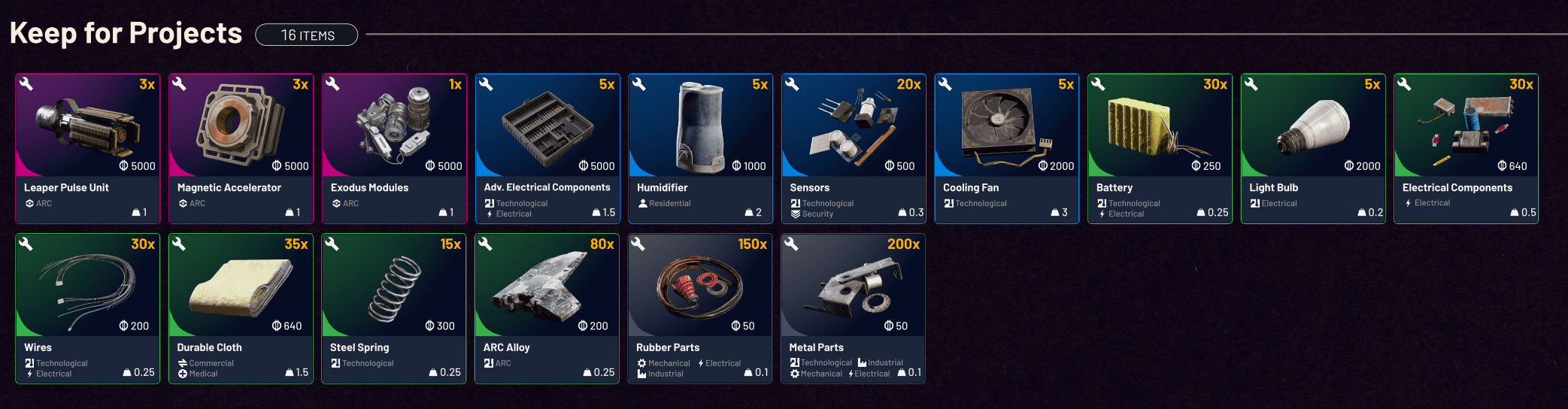The width and height of the screenshot is (1568, 409).
Task: Choose the Cooling Fan card
Action: tap(1007, 148)
